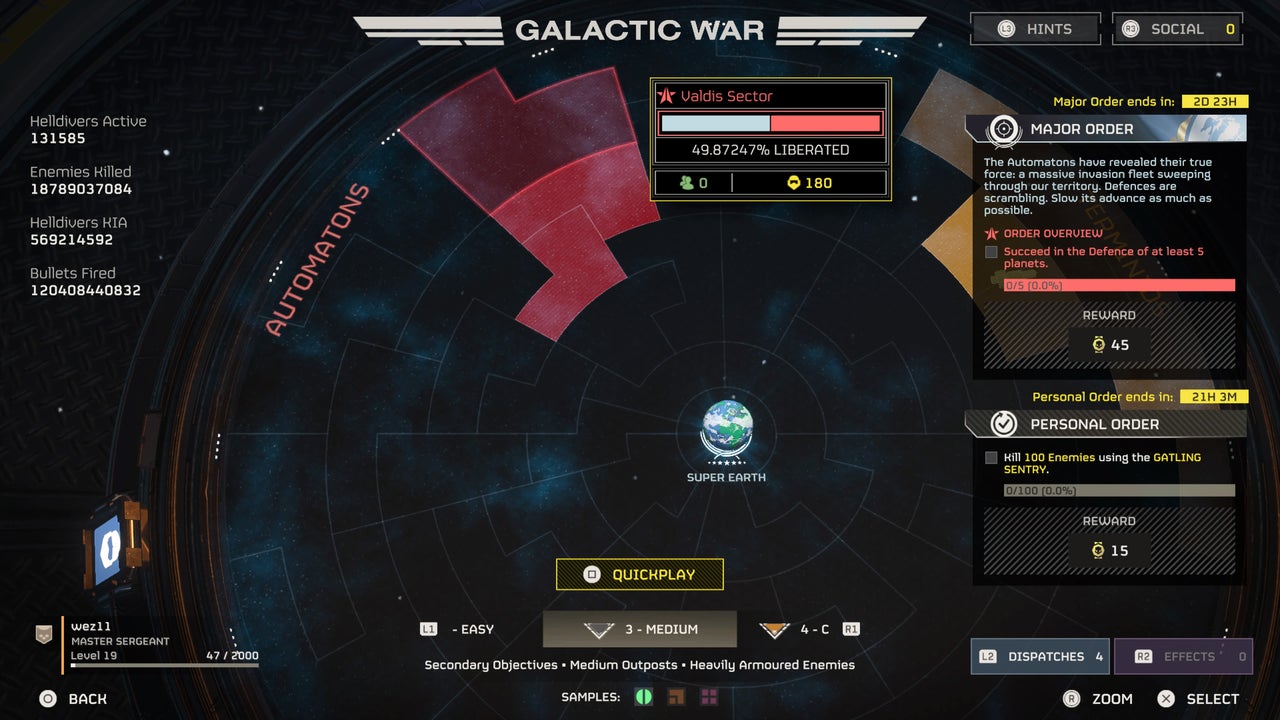Click the Major Order emblem icon

pyautogui.click(x=1003, y=128)
